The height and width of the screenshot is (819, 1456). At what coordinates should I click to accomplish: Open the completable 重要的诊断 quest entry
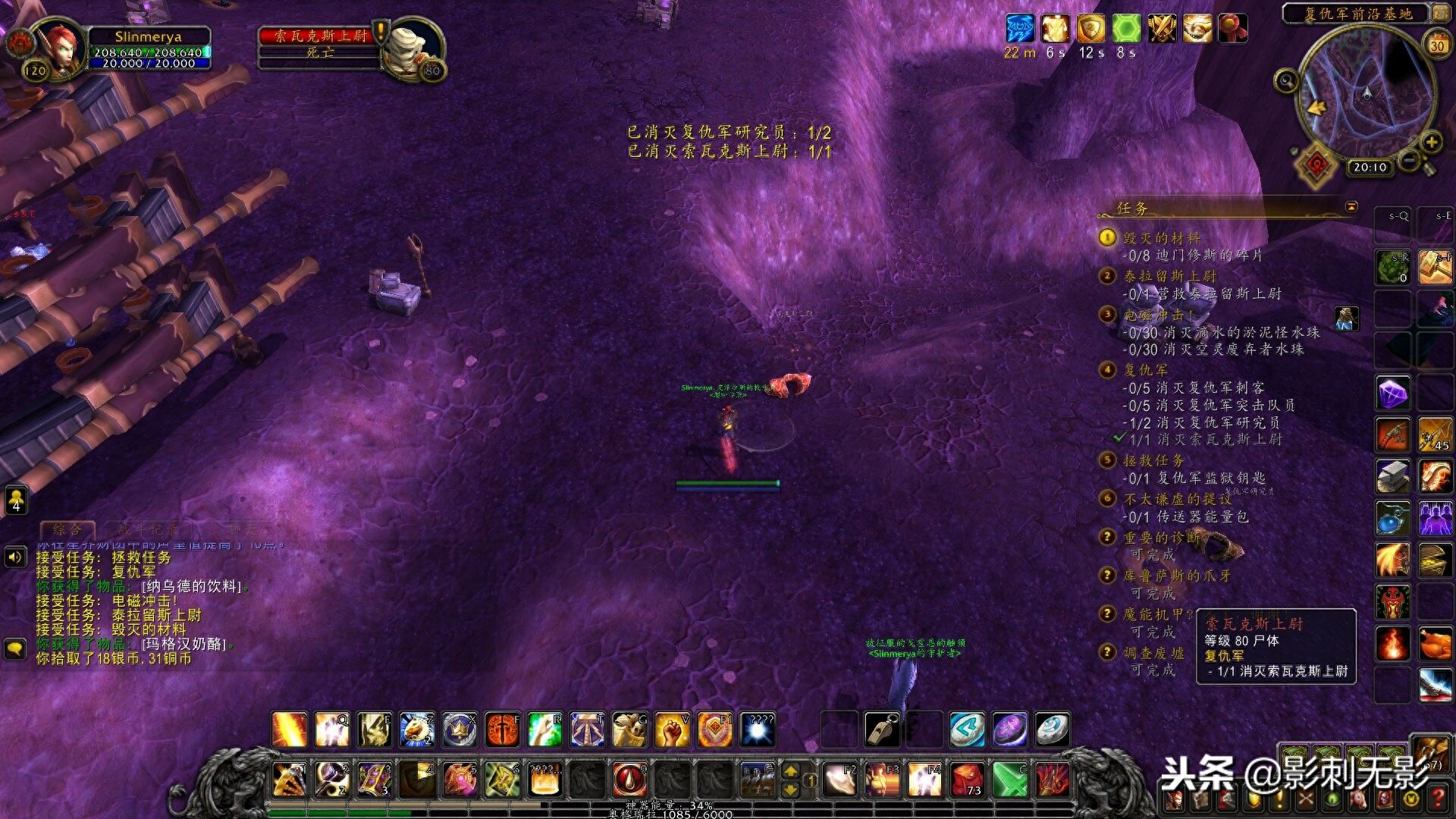click(x=1161, y=538)
